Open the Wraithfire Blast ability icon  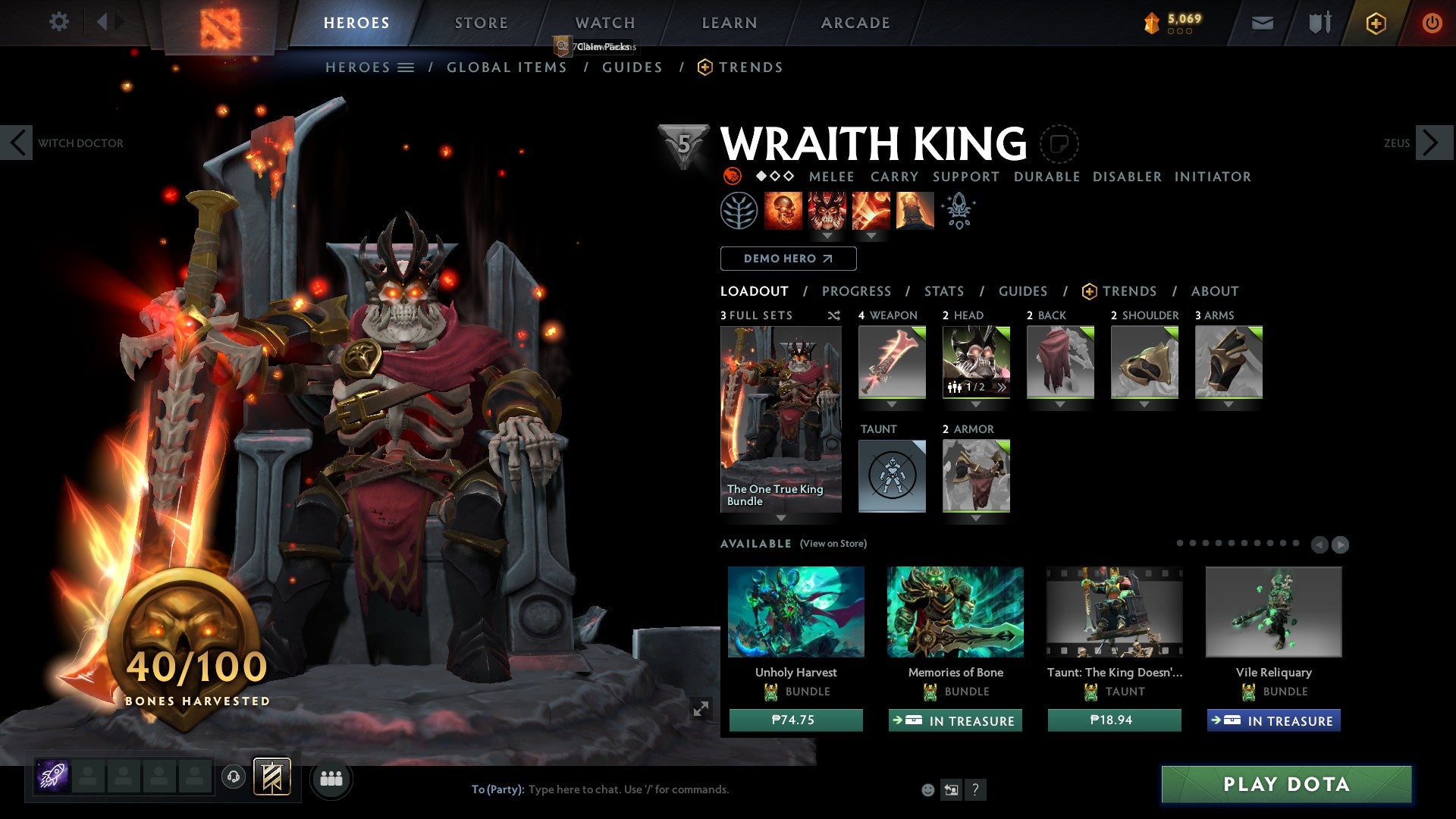point(784,210)
